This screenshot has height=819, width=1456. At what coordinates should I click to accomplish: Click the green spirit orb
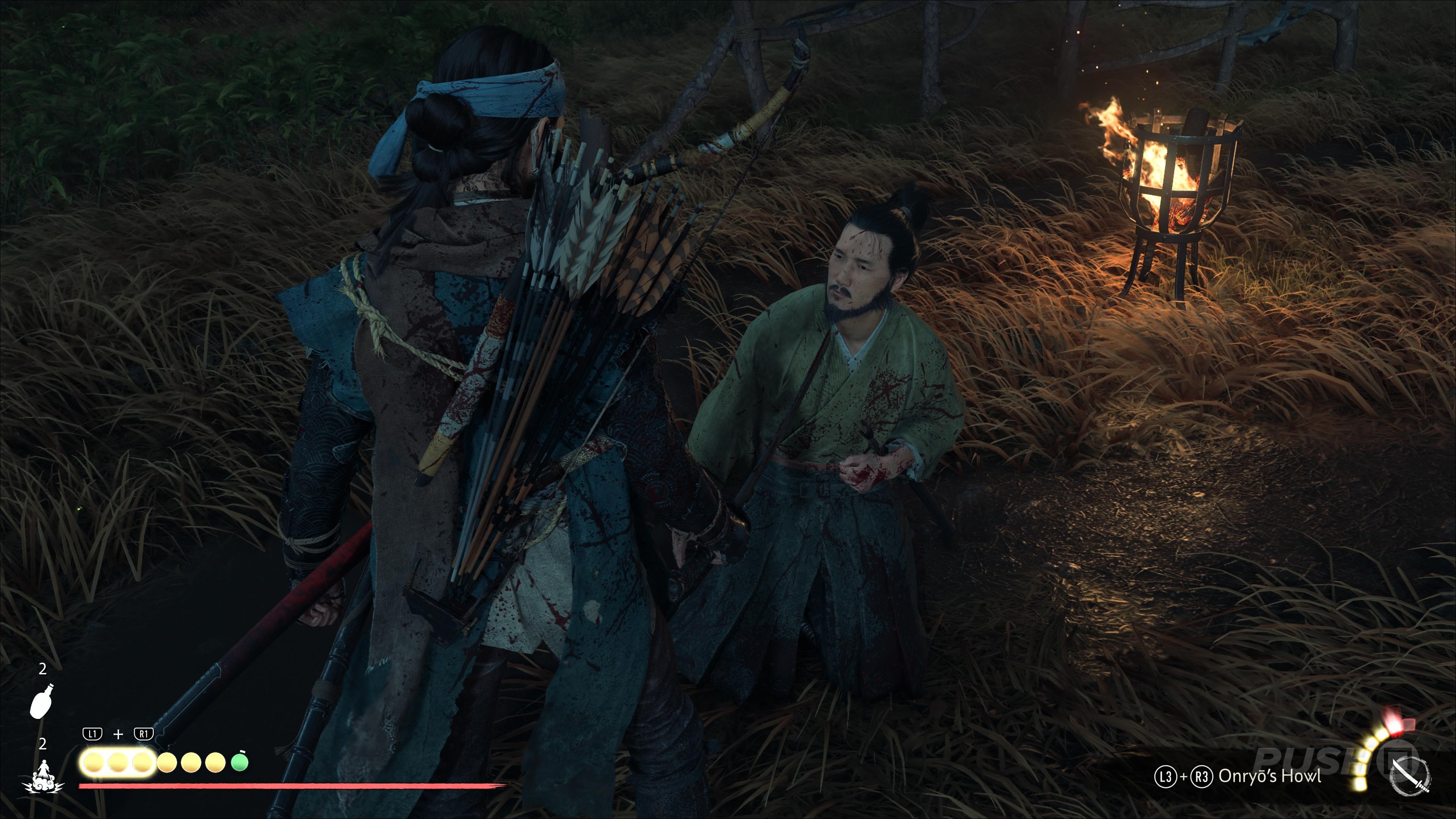coord(240,763)
